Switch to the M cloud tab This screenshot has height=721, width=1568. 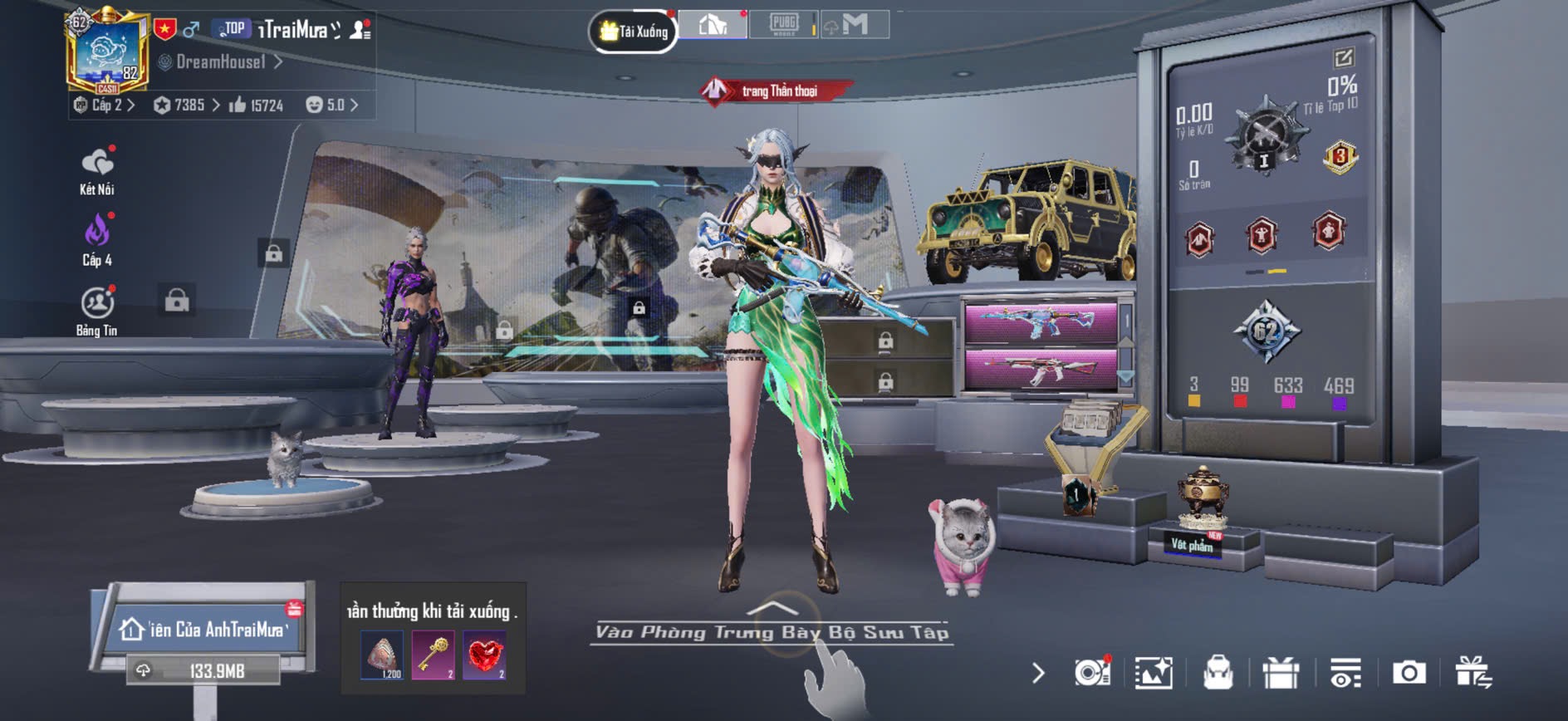pyautogui.click(x=854, y=24)
